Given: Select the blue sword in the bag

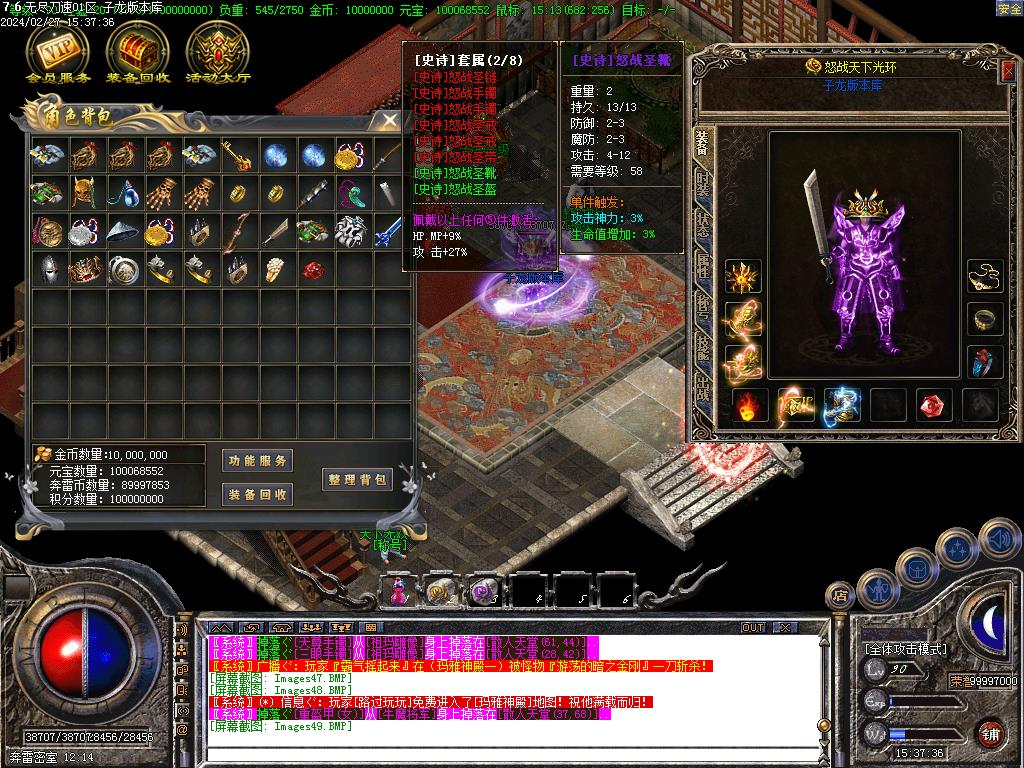Looking at the screenshot, I should (x=388, y=232).
